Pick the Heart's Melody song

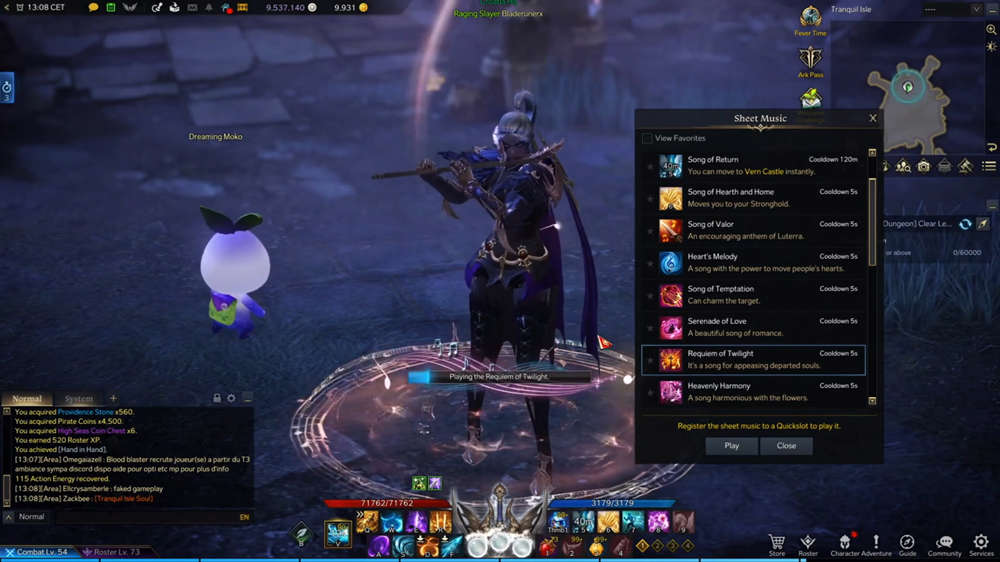[x=760, y=262]
